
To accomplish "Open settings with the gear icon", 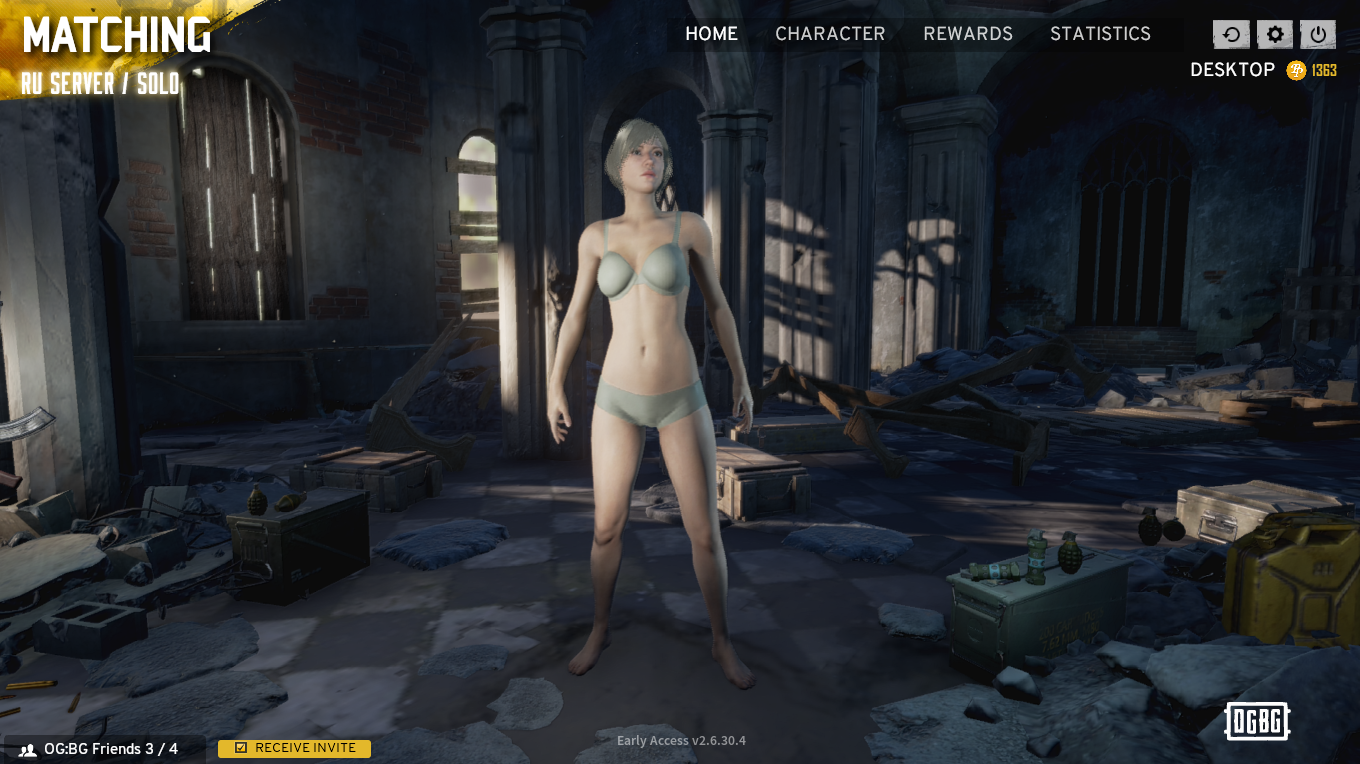I will coord(1274,33).
